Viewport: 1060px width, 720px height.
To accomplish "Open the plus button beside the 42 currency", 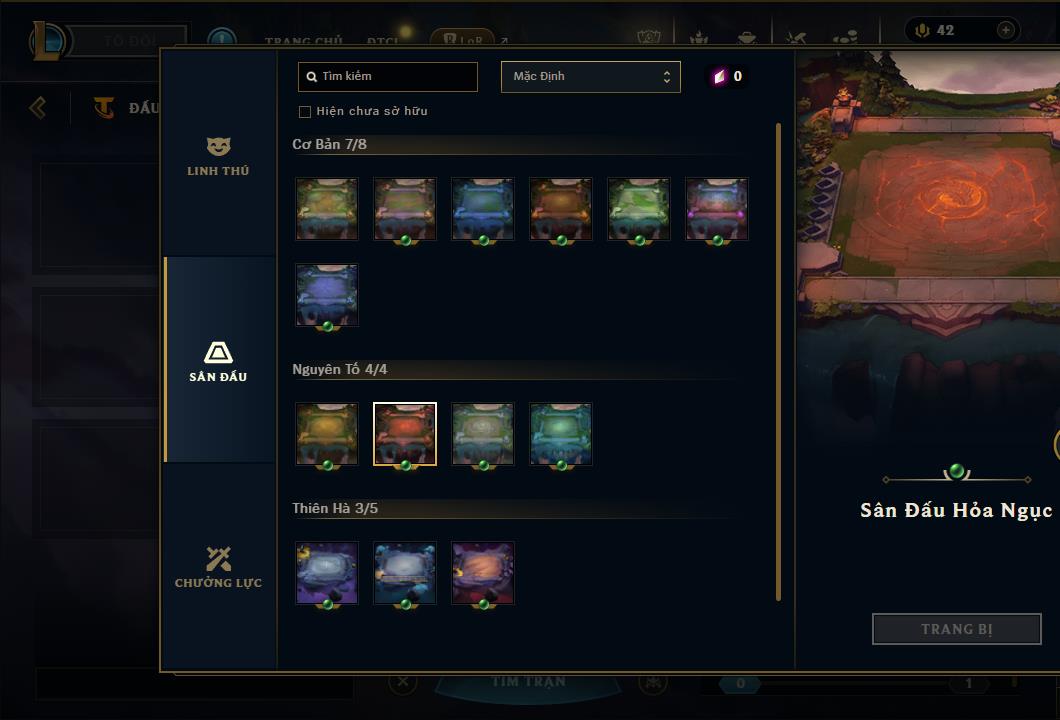I will pyautogui.click(x=1005, y=31).
